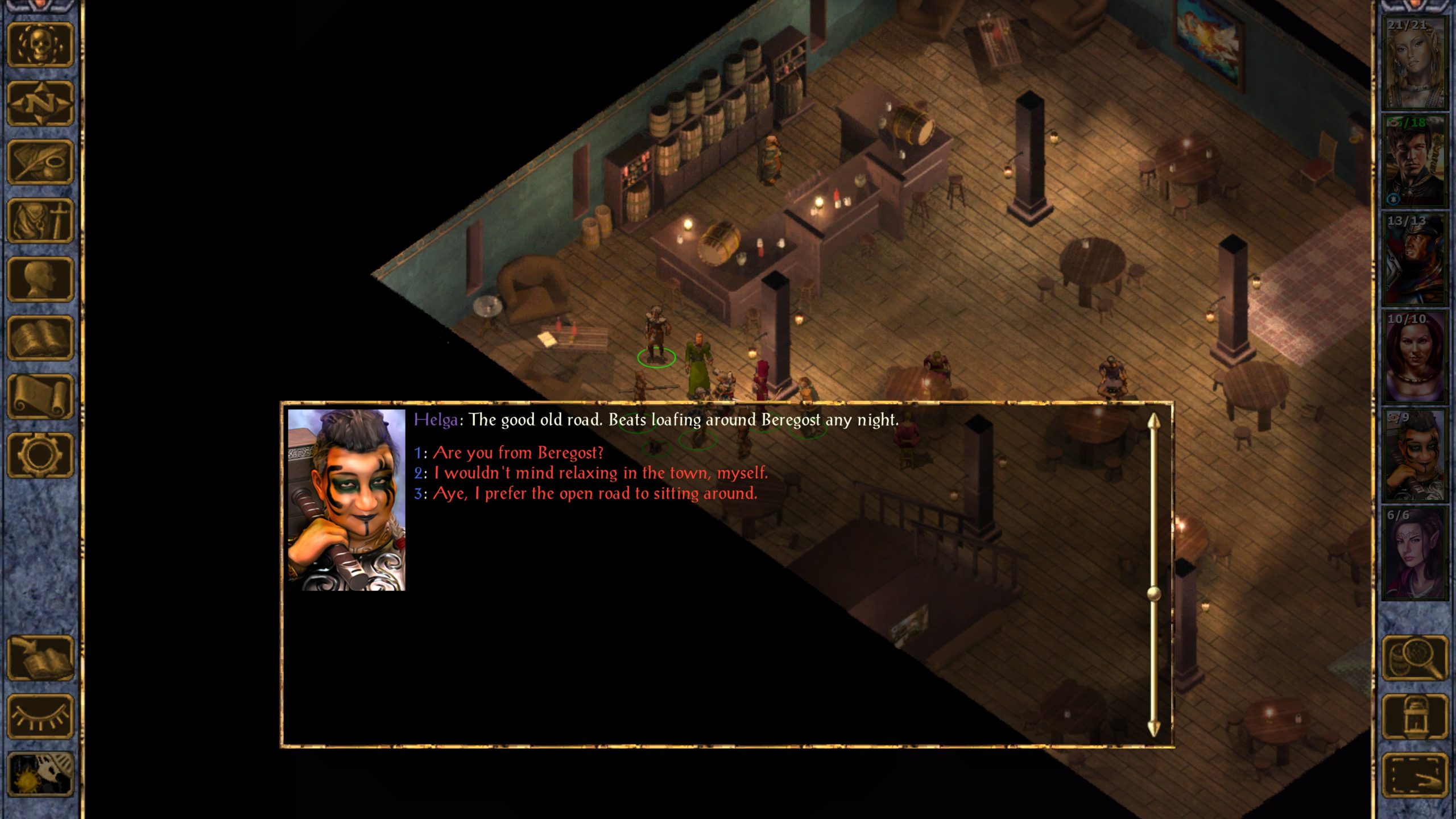Click the quick save book button
Screen dimensions: 1456x819
click(x=40, y=658)
